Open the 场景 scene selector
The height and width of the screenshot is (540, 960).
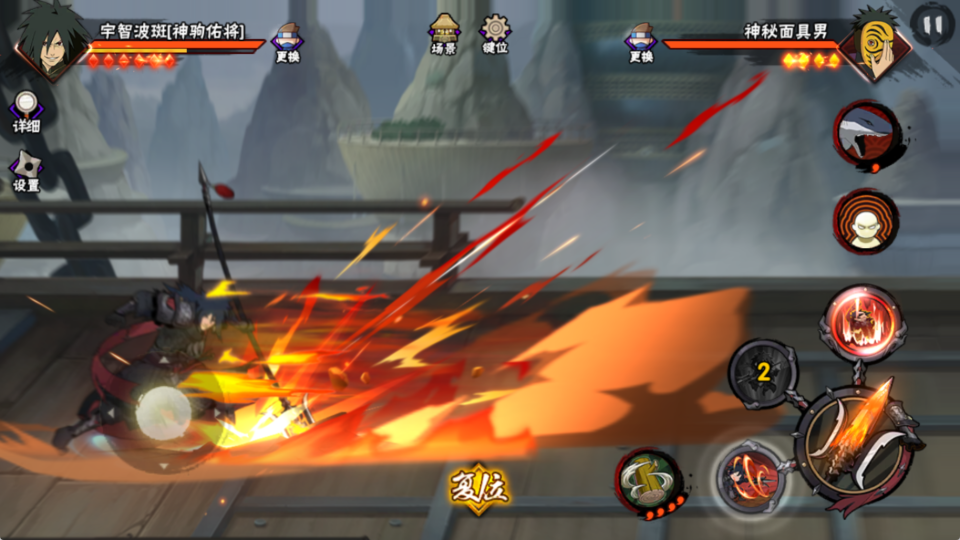click(444, 33)
